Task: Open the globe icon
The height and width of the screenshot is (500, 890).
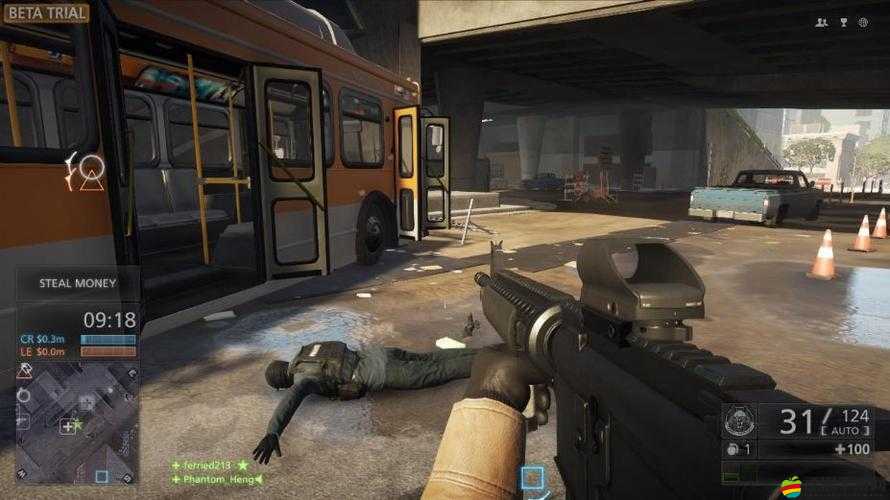Action: pos(864,22)
